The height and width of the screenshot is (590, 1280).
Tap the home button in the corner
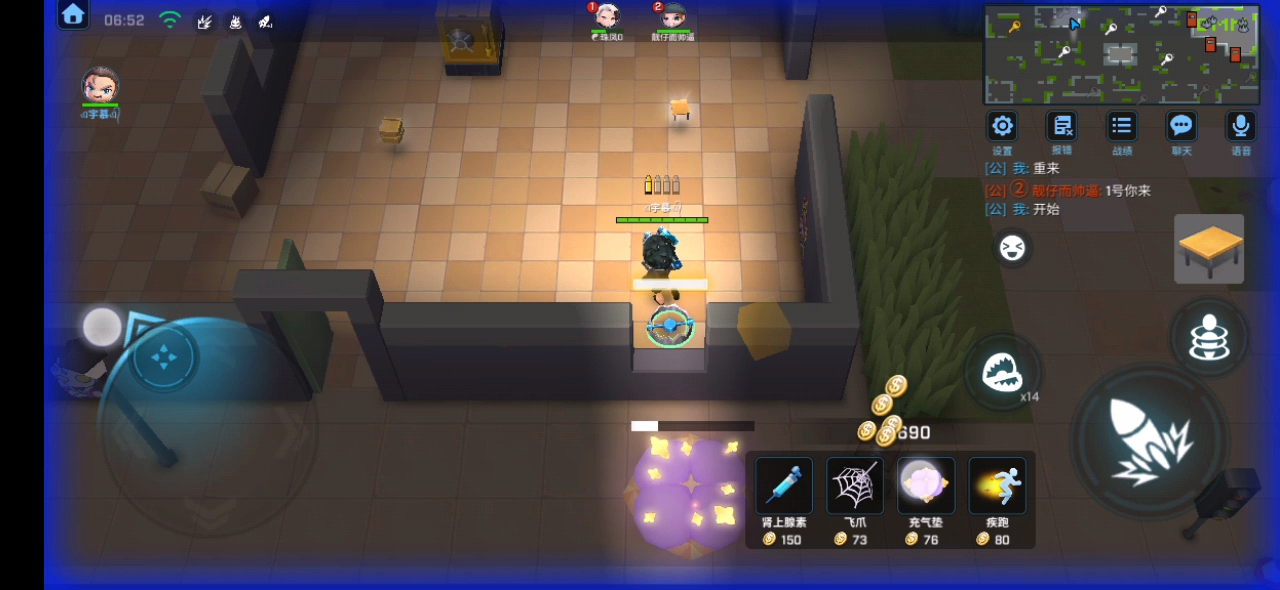(73, 14)
